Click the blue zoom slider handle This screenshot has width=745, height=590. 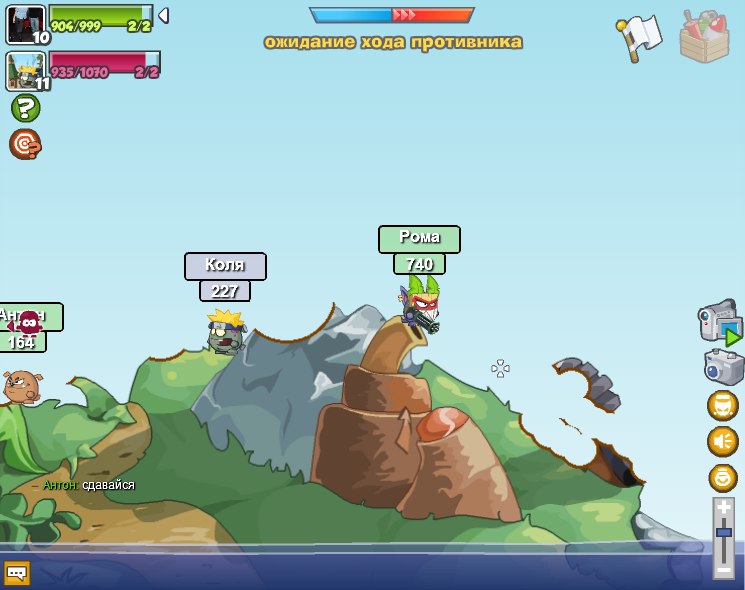[723, 533]
